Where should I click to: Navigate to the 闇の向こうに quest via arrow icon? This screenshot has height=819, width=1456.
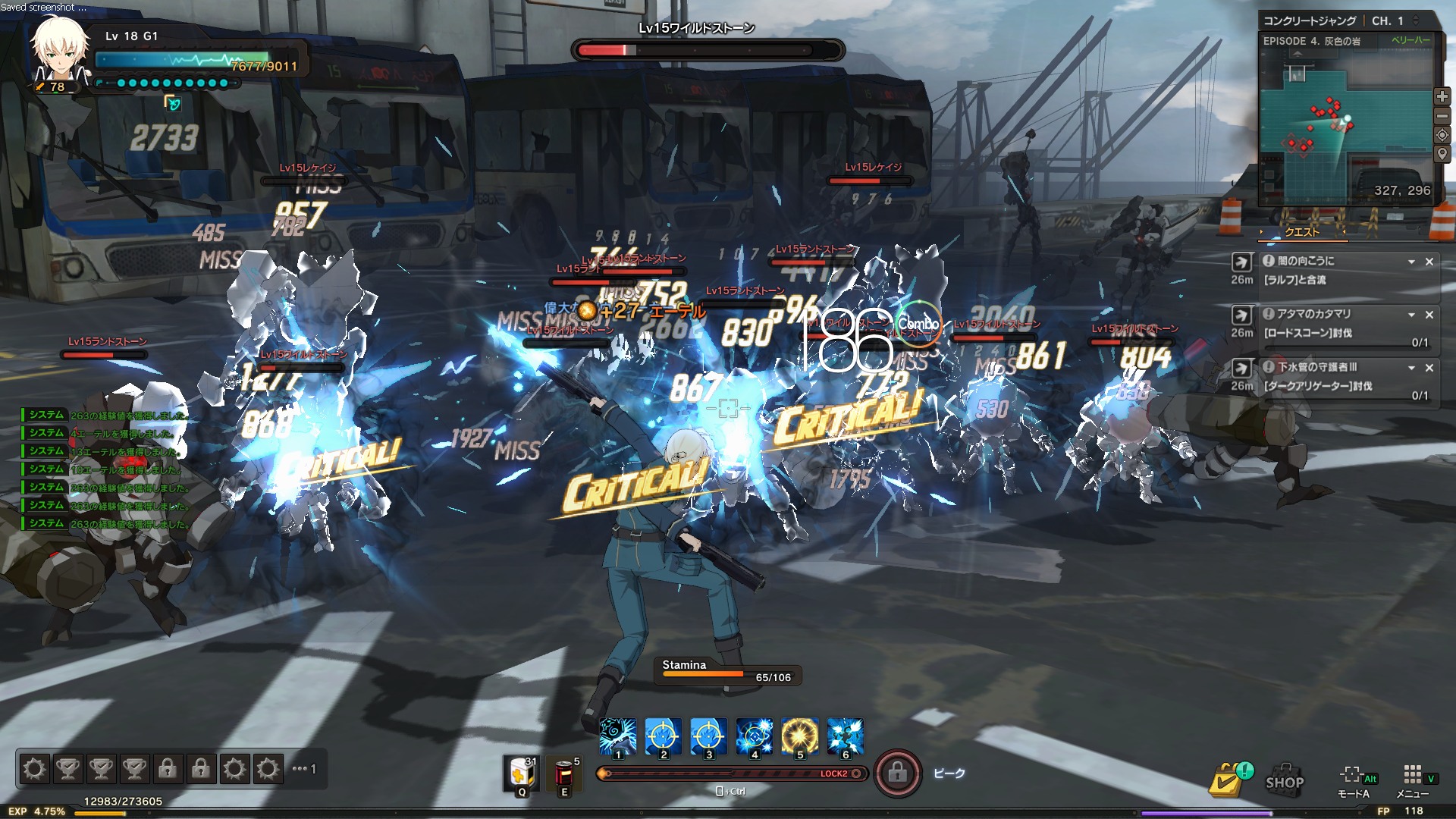point(1241,262)
